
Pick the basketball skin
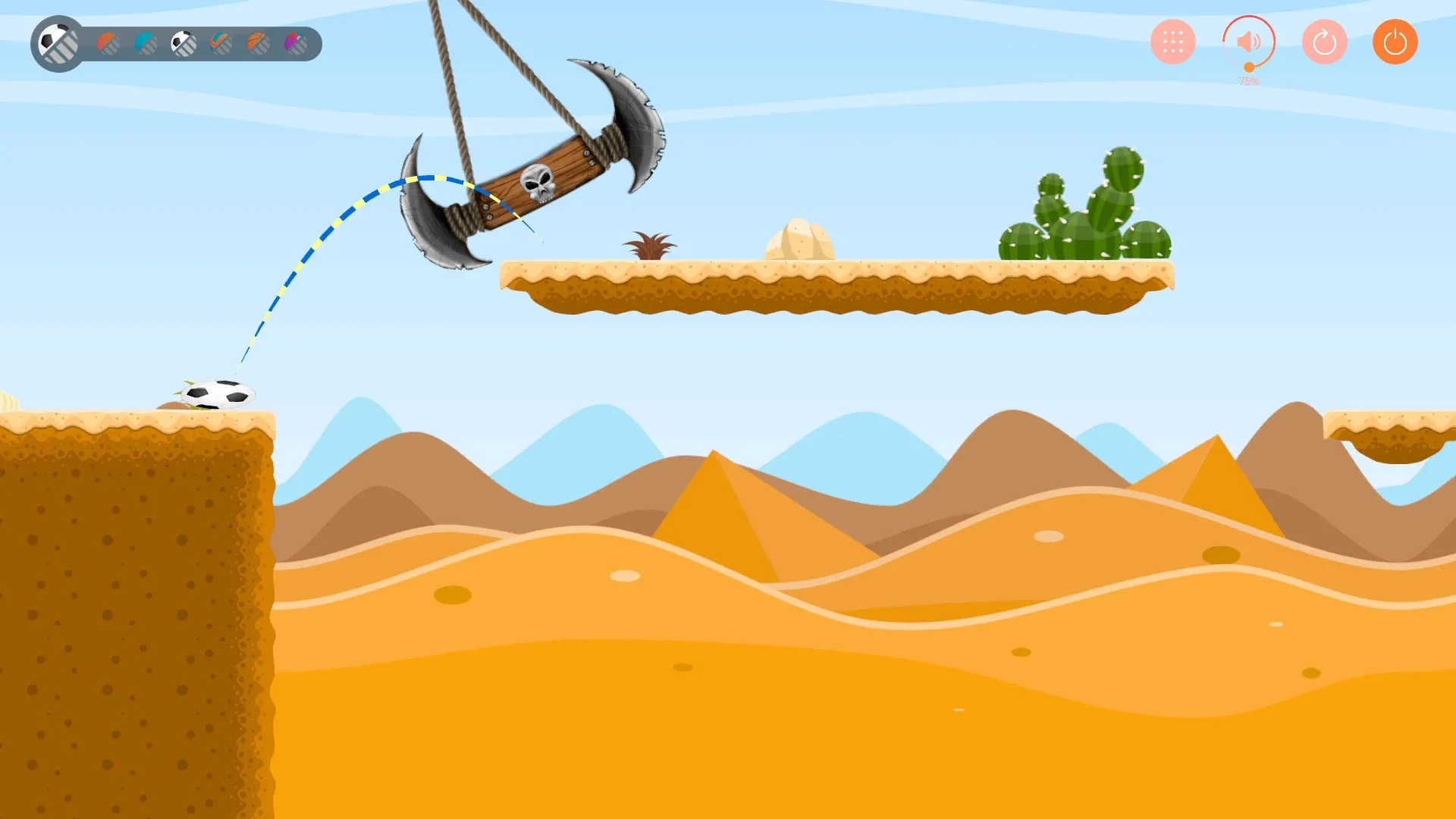[x=257, y=43]
